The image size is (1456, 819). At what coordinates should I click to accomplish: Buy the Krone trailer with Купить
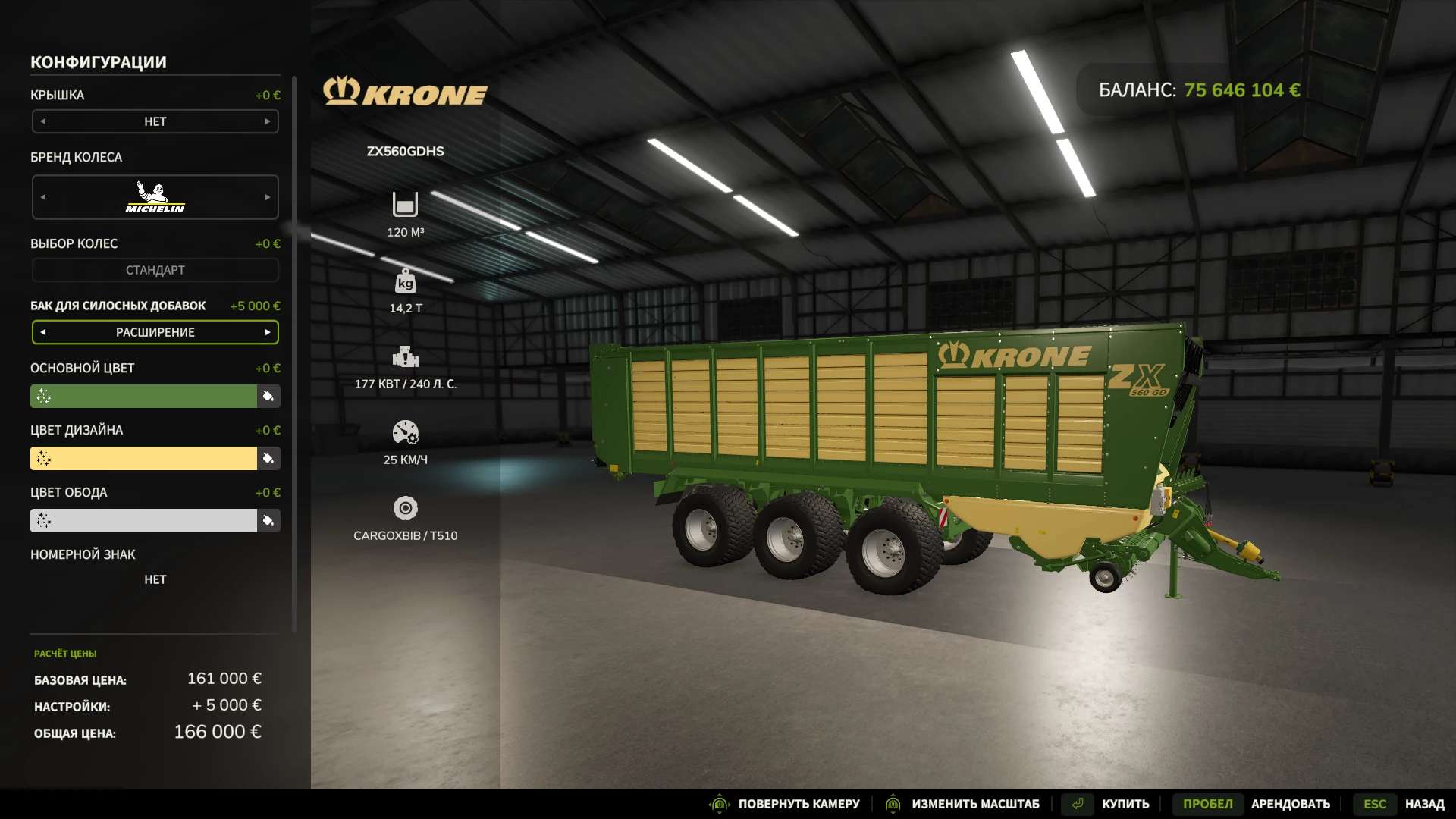coord(1125,804)
